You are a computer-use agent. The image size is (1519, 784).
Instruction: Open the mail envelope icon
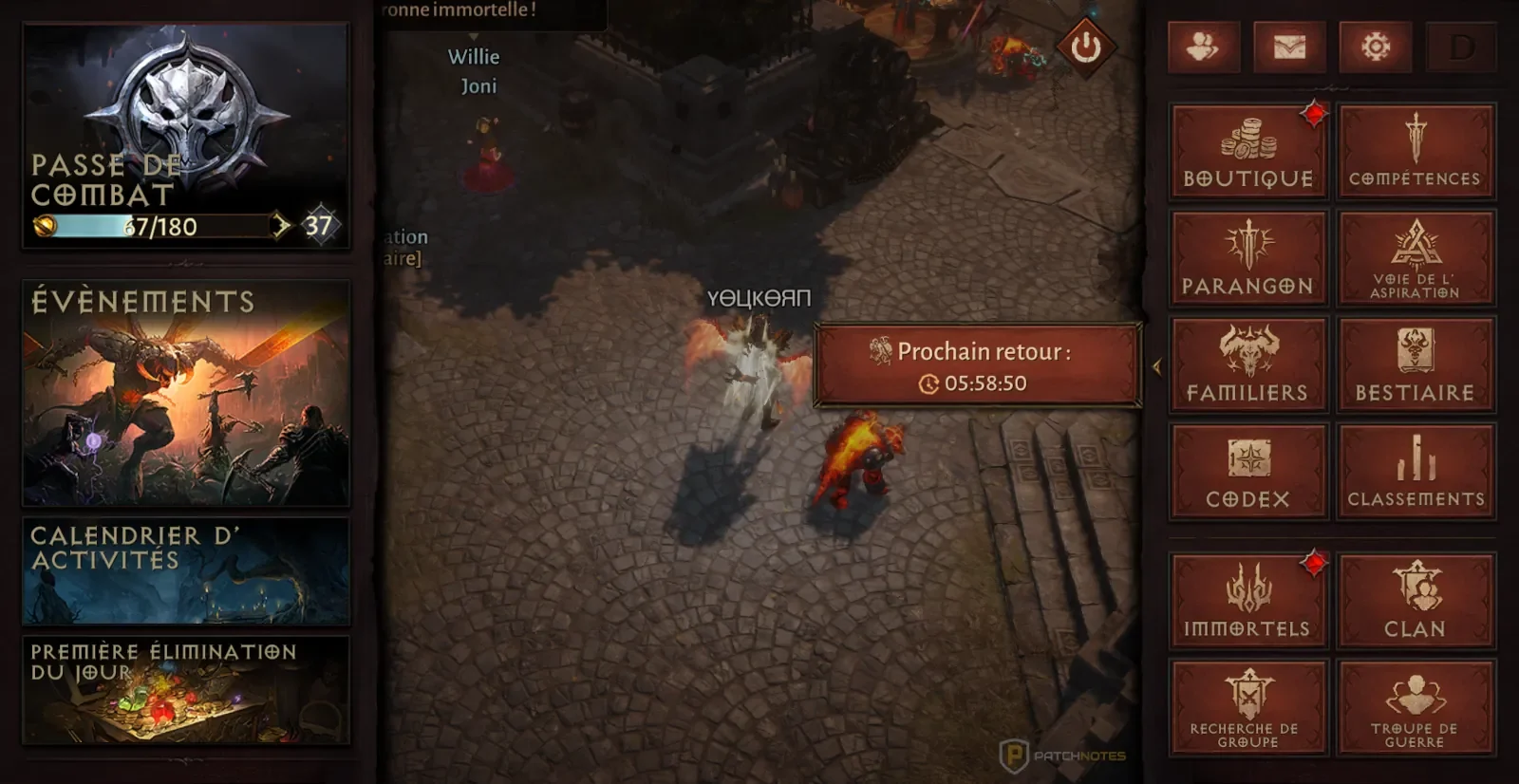coord(1289,47)
